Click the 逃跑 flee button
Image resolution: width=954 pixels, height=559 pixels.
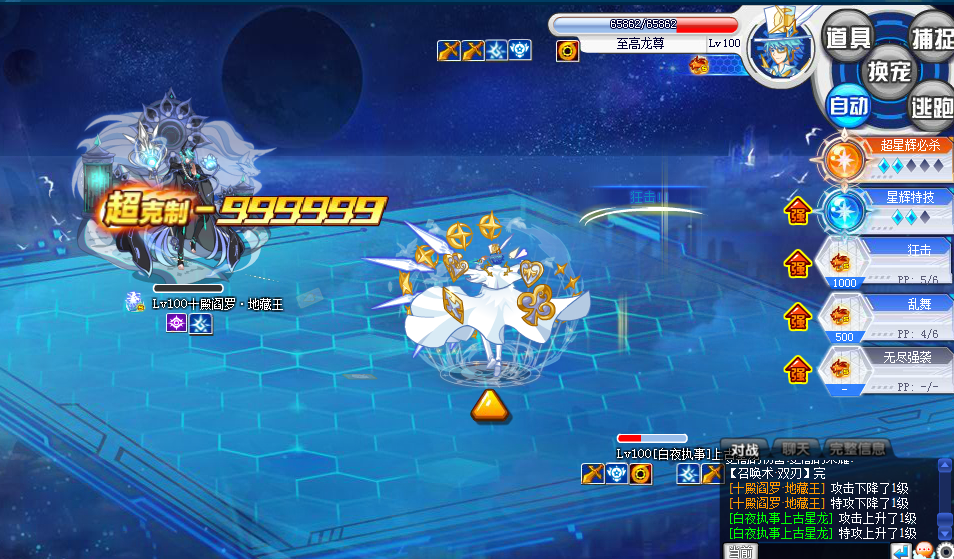point(930,105)
